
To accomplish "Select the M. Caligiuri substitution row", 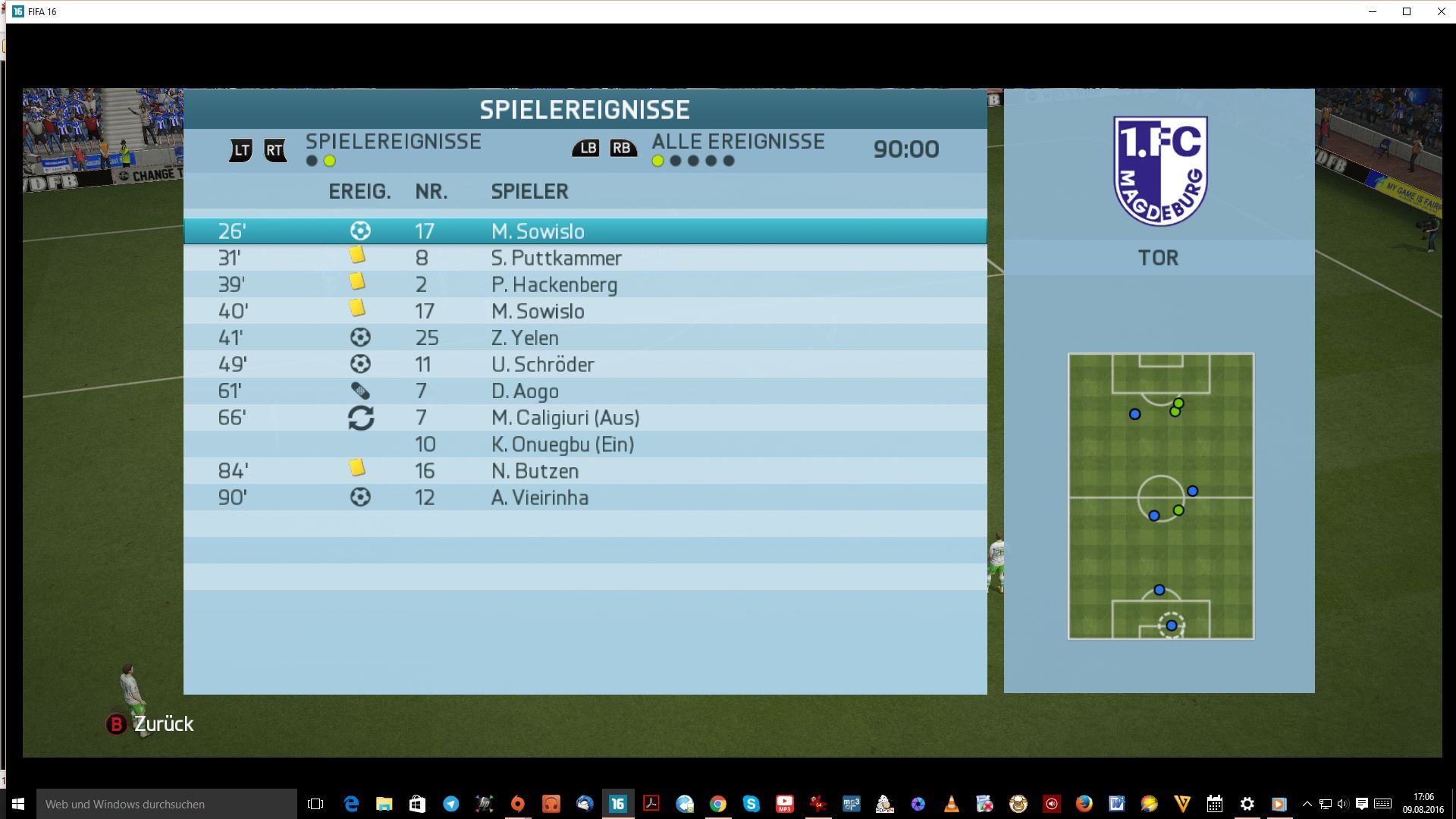I will [x=585, y=418].
